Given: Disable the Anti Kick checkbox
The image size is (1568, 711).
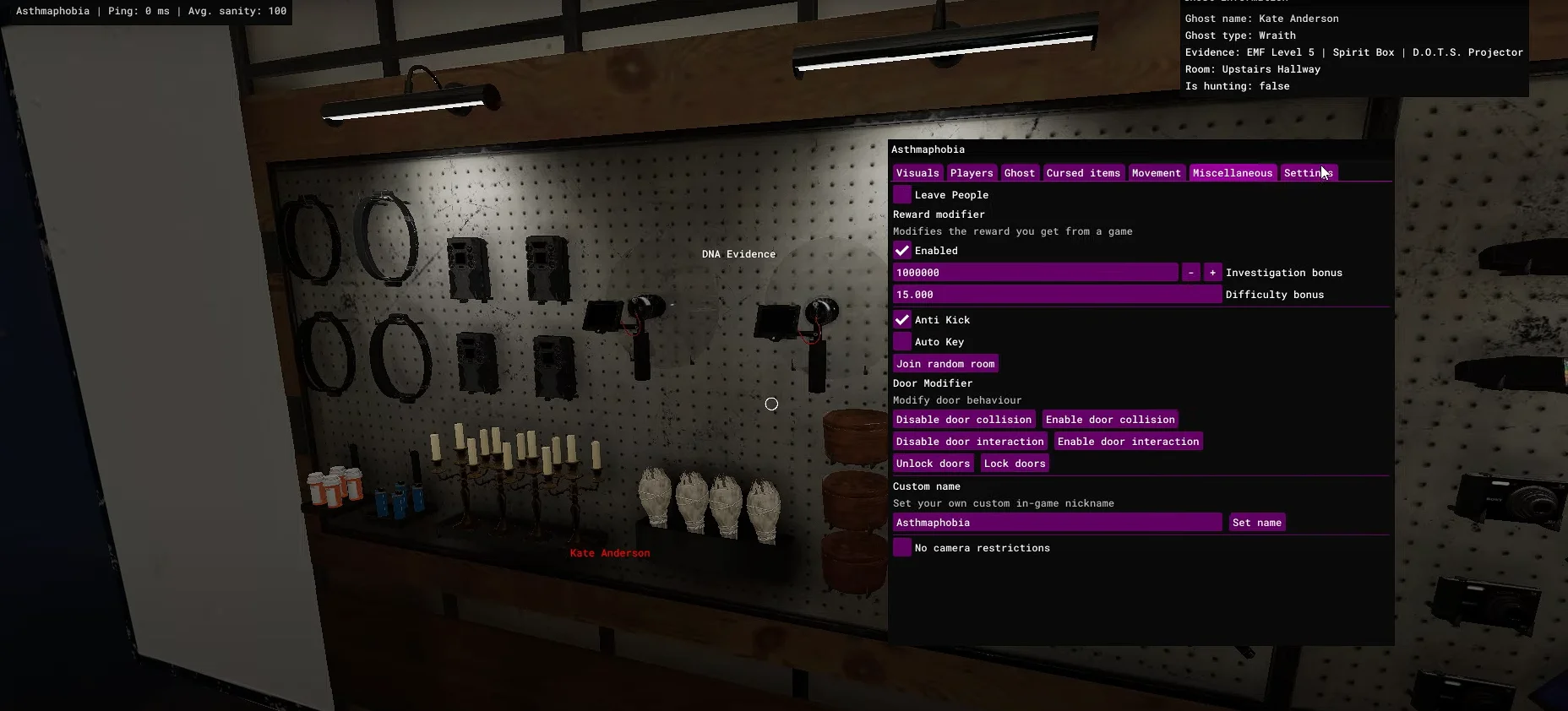Looking at the screenshot, I should (902, 320).
